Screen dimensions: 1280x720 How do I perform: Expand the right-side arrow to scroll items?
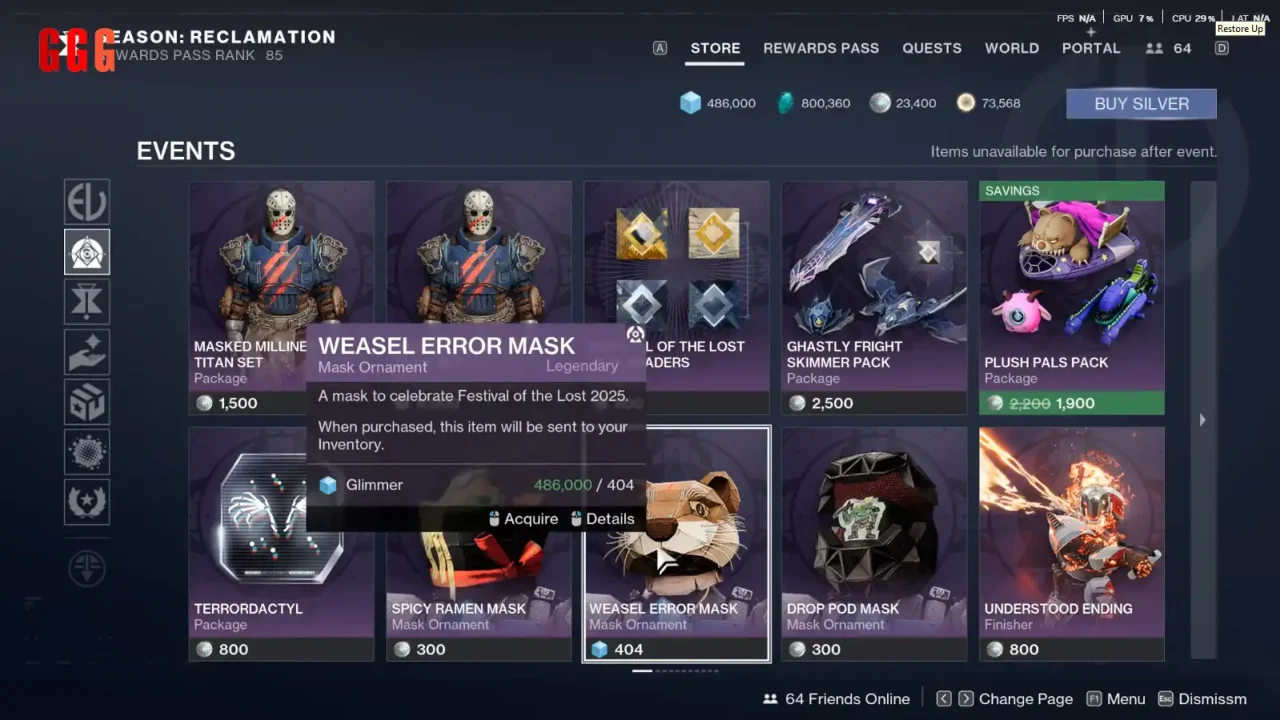(1202, 420)
